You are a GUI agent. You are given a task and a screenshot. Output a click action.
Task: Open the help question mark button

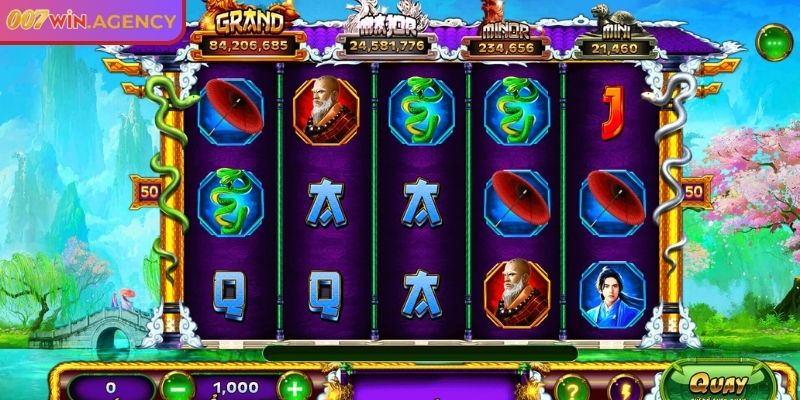[x=569, y=388]
